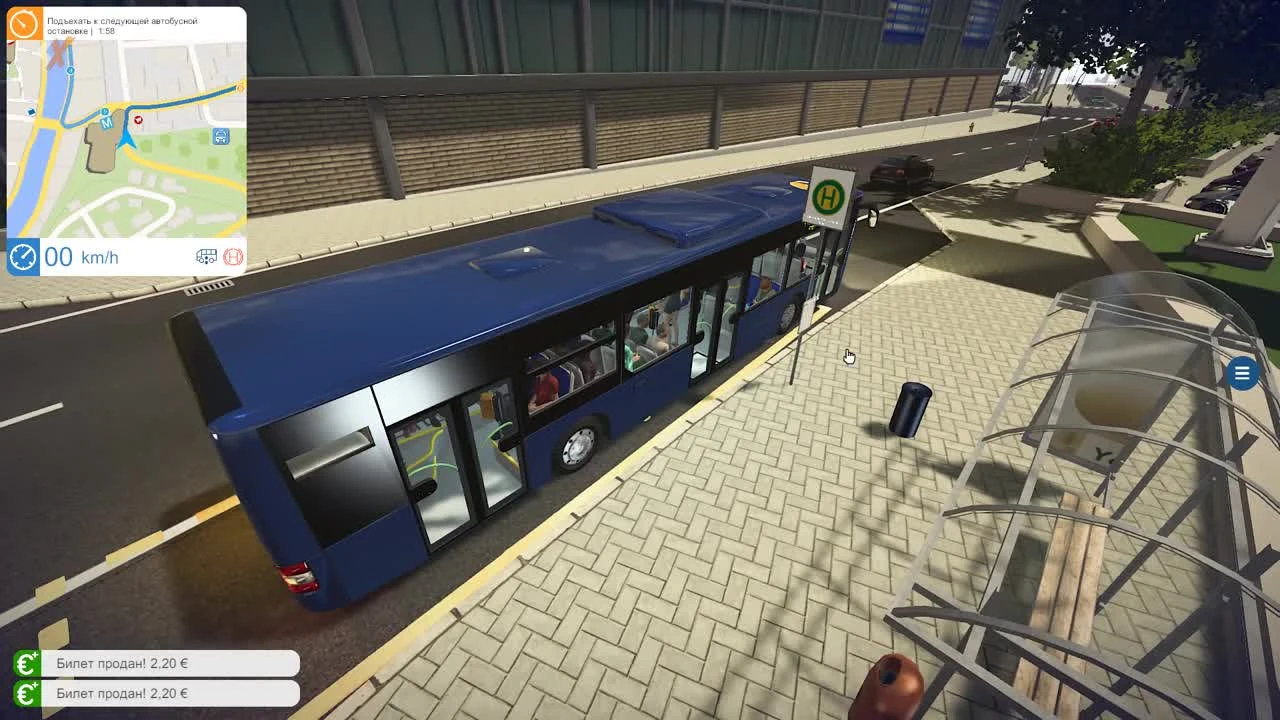
Task: Open the hamburger menu on the right edge
Action: point(1241,374)
